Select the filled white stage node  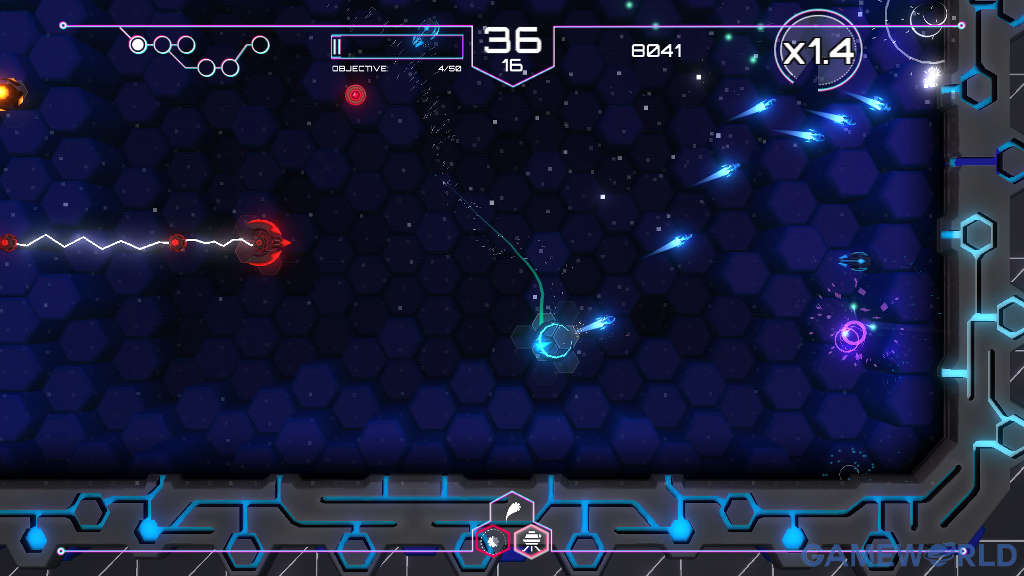(138, 44)
